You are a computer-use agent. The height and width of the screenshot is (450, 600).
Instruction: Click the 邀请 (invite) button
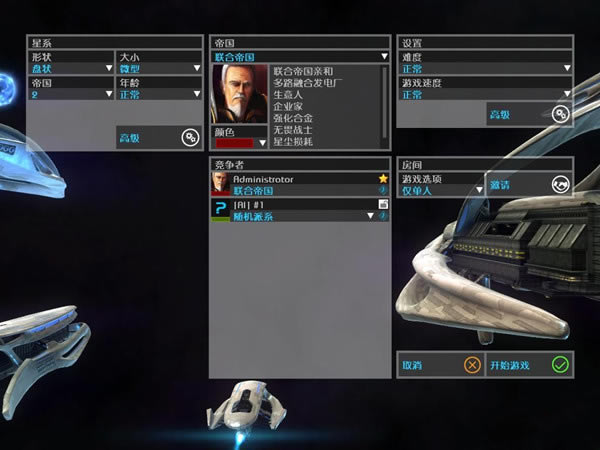click(530, 184)
